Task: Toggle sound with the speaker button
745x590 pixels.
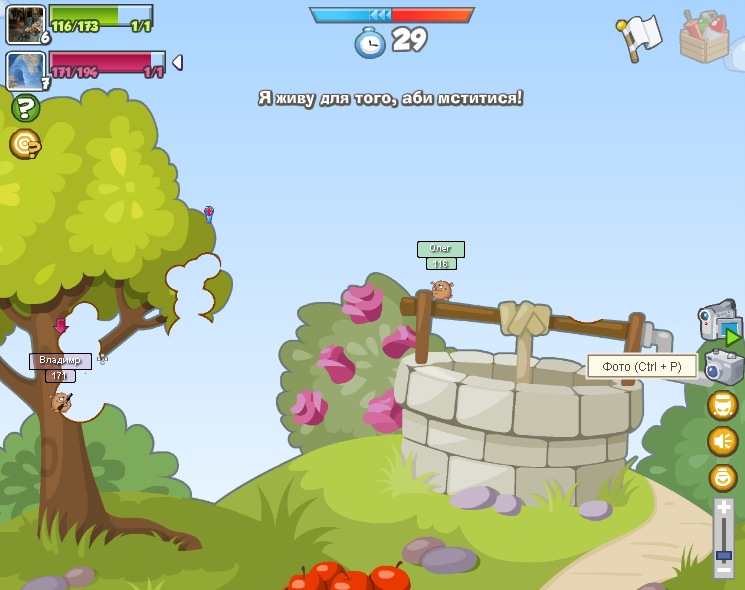Action: (x=722, y=441)
